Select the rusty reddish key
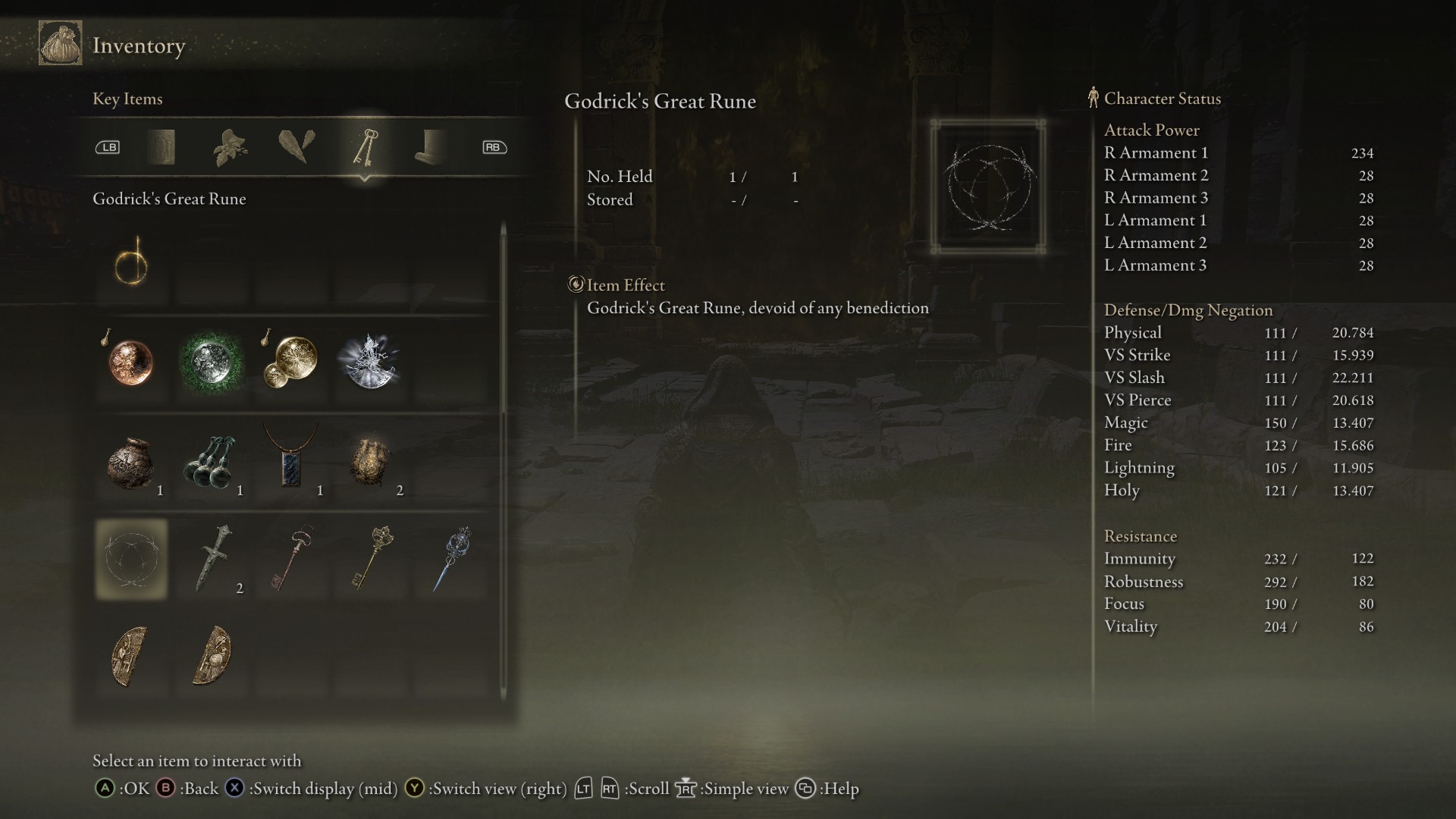This screenshot has height=819, width=1456. pyautogui.click(x=291, y=560)
